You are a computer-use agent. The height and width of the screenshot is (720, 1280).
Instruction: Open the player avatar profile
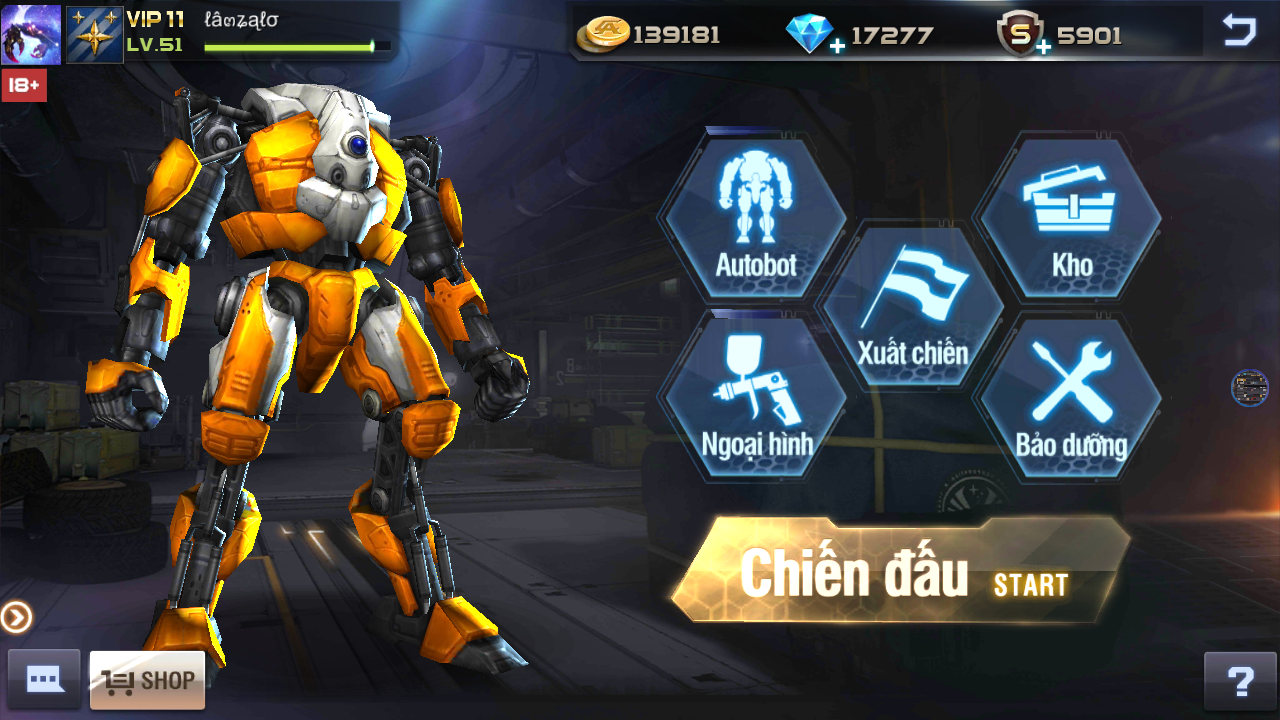(x=31, y=34)
